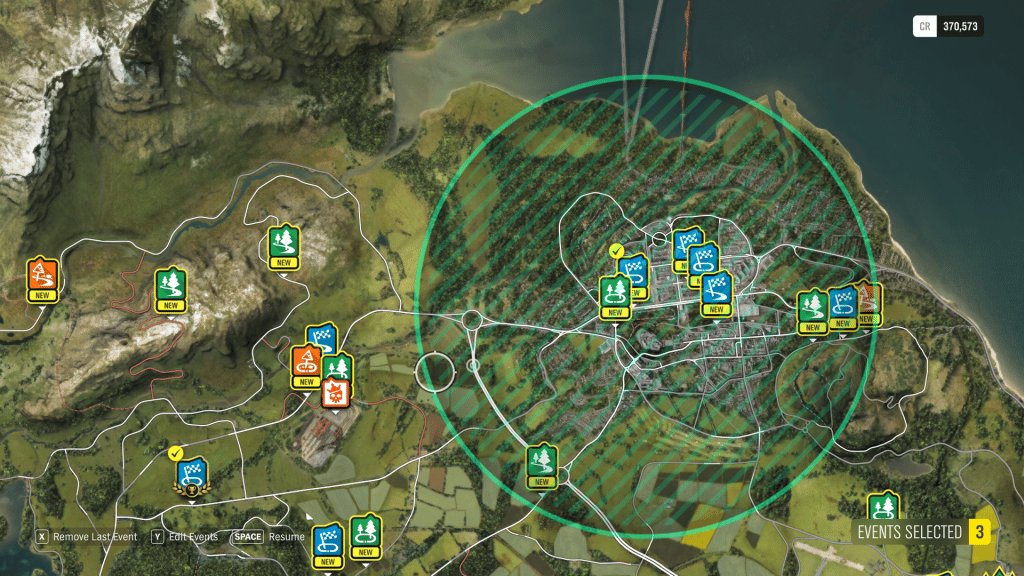Choose the completed blue trophy event with laurel wreath
1024x576 pixels.
[x=191, y=475]
